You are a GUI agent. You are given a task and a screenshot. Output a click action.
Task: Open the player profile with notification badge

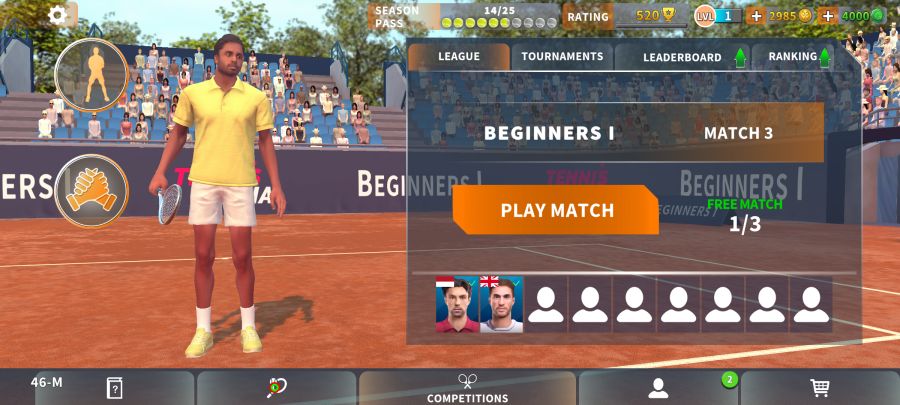658,388
